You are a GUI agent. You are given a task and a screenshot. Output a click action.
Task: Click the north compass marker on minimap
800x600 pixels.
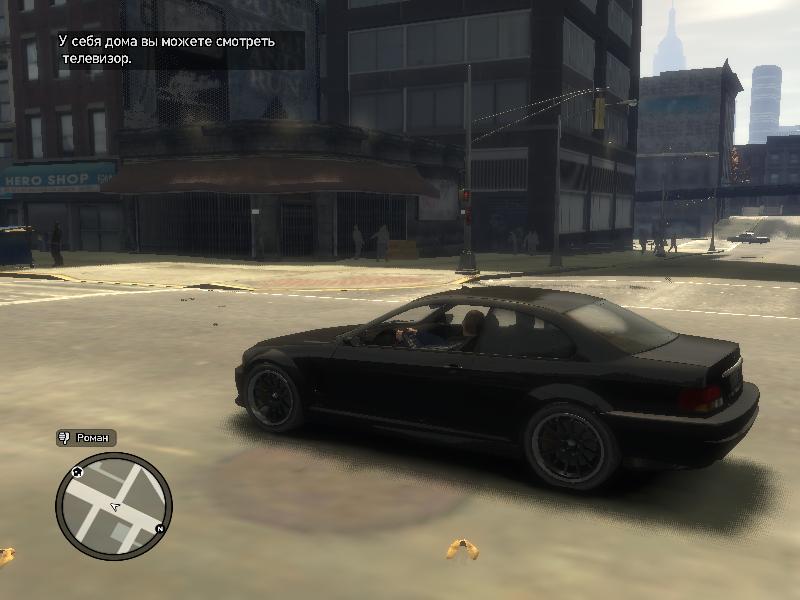point(160,528)
